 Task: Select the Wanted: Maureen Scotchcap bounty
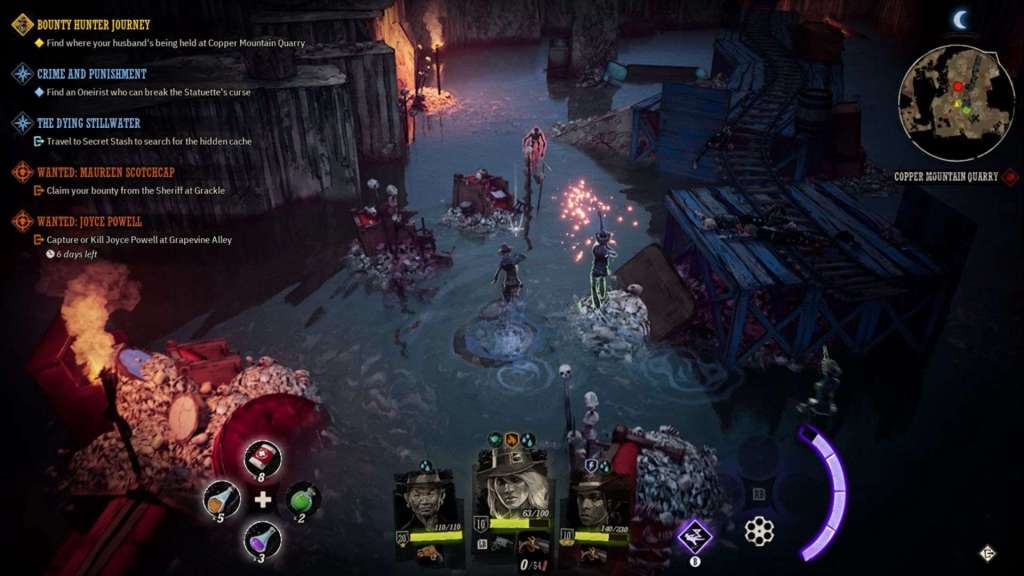pyautogui.click(x=104, y=172)
